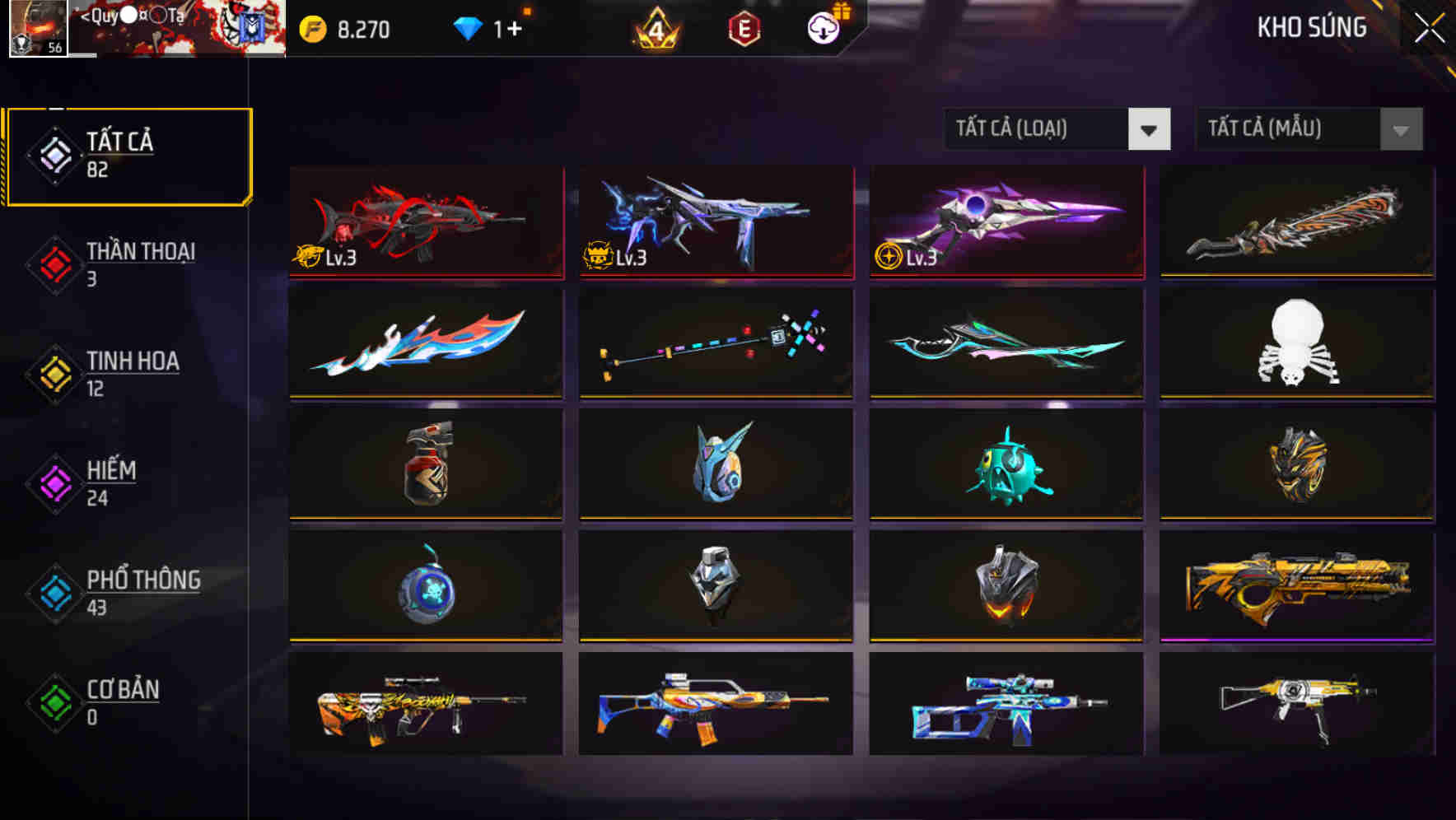Open the TẤT CẢ (LOẠI) dropdown

coord(1056,129)
